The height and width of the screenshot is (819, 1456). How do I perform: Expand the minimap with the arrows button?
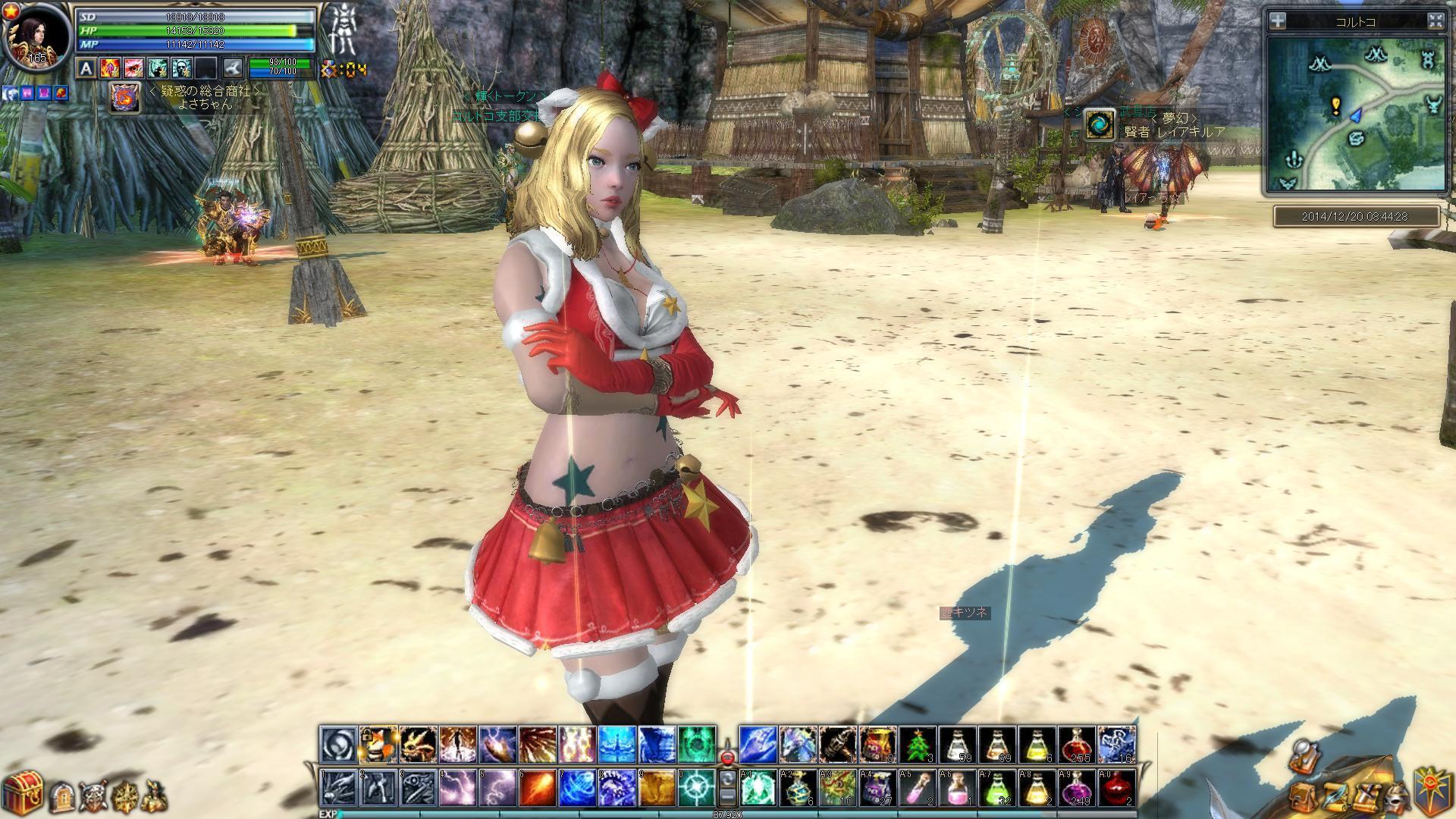[x=1435, y=21]
